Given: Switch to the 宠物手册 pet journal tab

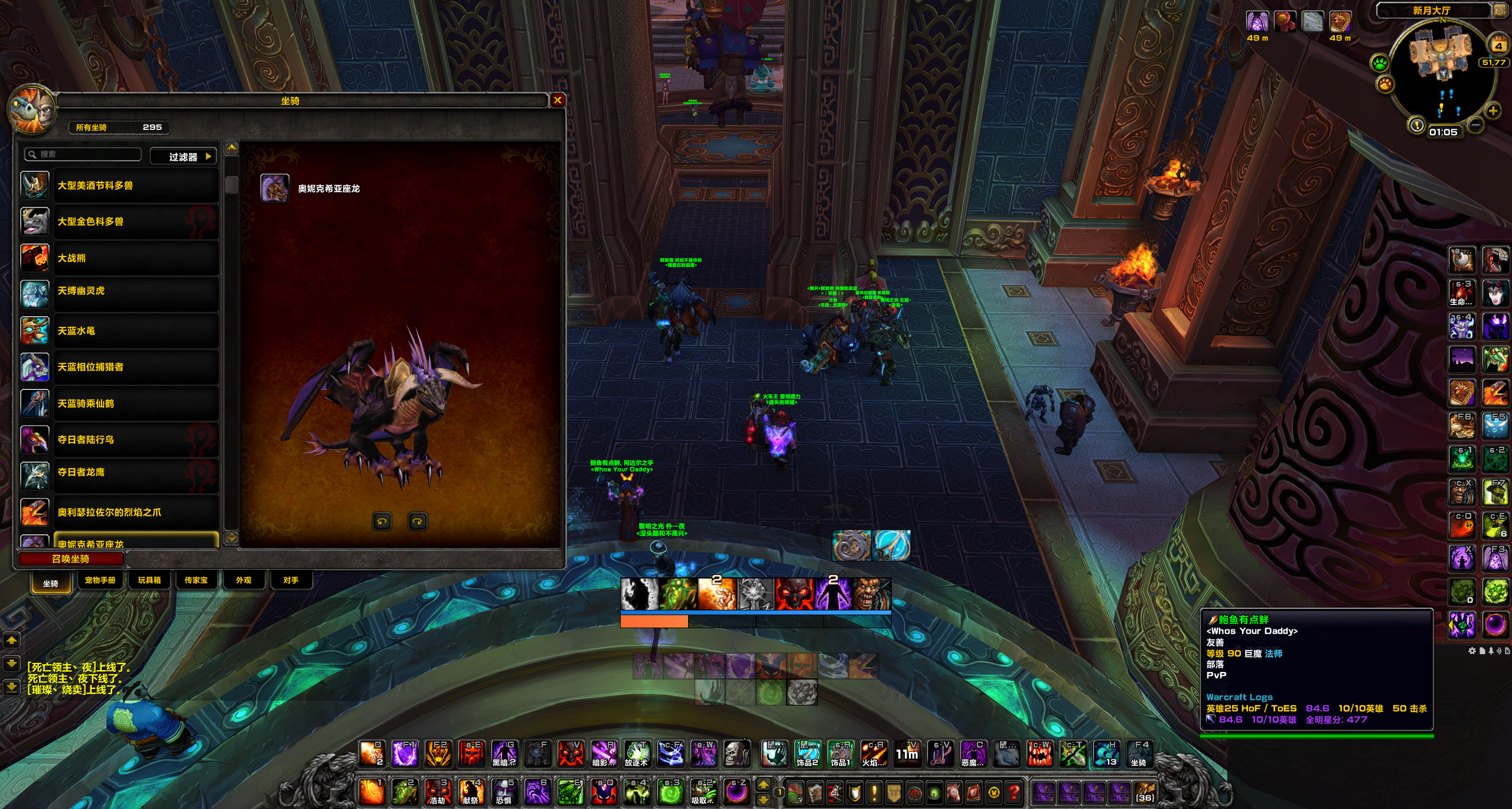Looking at the screenshot, I should click(100, 580).
